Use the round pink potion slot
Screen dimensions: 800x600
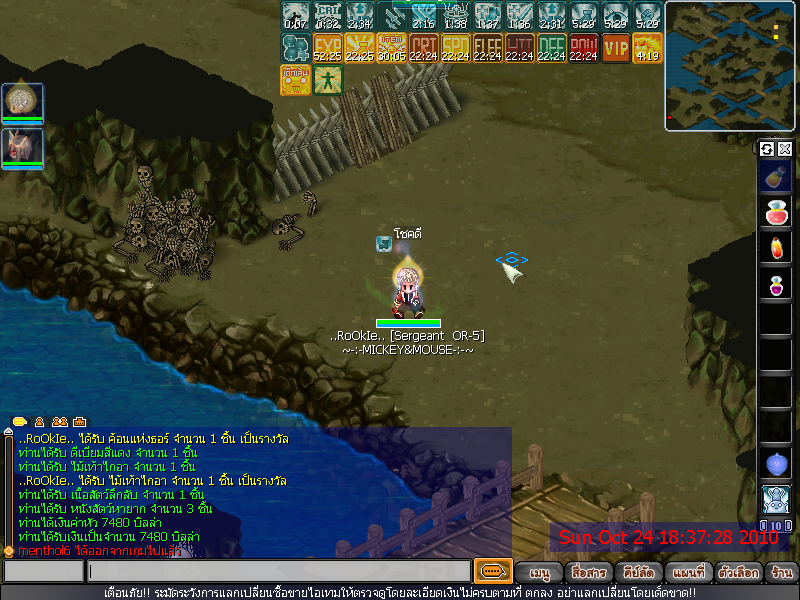coord(776,213)
